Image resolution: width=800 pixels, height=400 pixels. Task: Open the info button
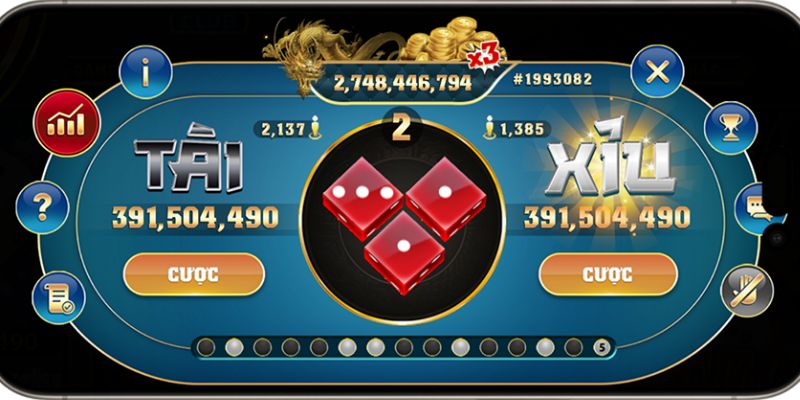(146, 72)
